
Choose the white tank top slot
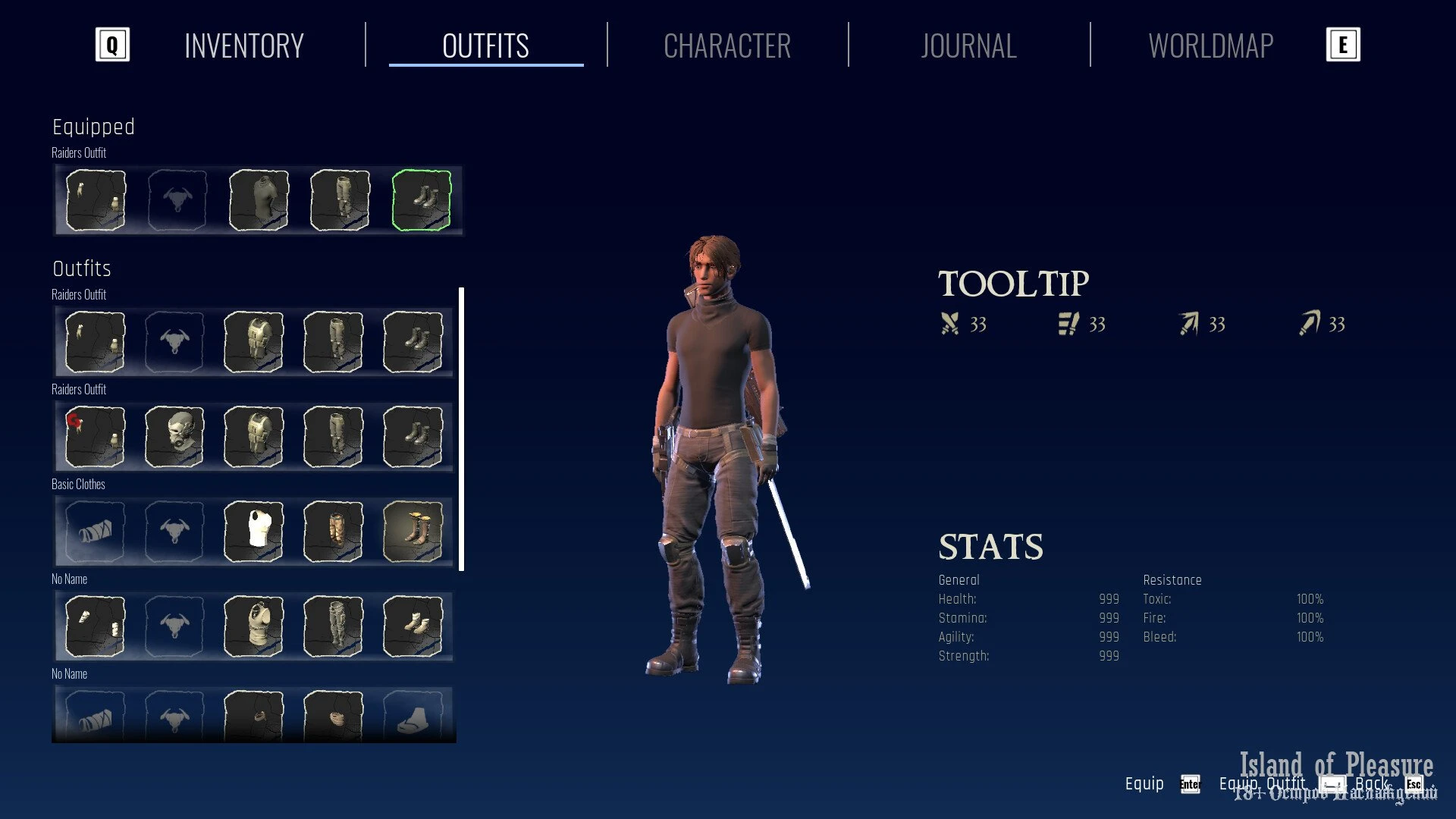point(254,532)
